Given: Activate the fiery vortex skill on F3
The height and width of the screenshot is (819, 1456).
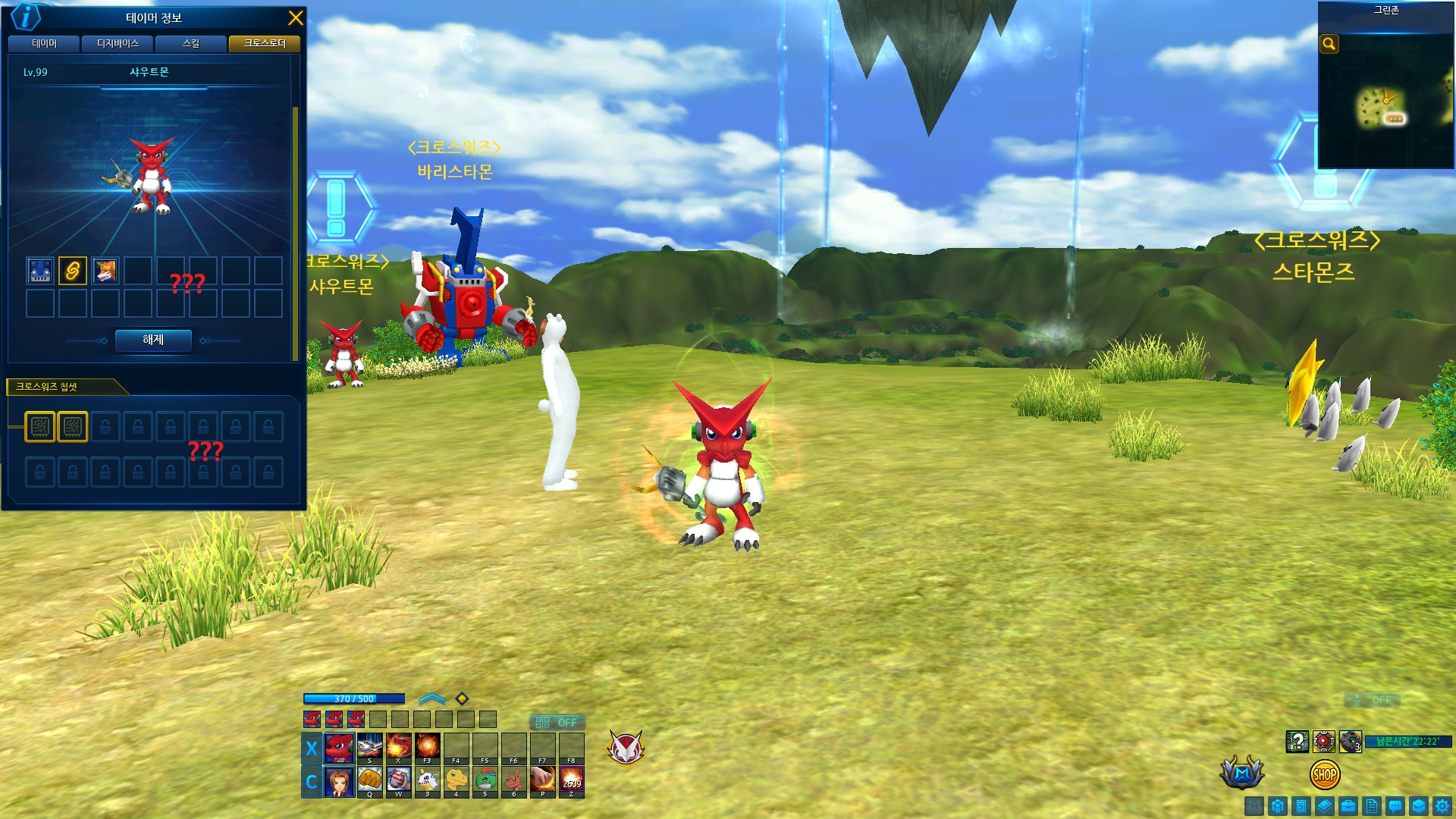Looking at the screenshot, I should (x=427, y=747).
